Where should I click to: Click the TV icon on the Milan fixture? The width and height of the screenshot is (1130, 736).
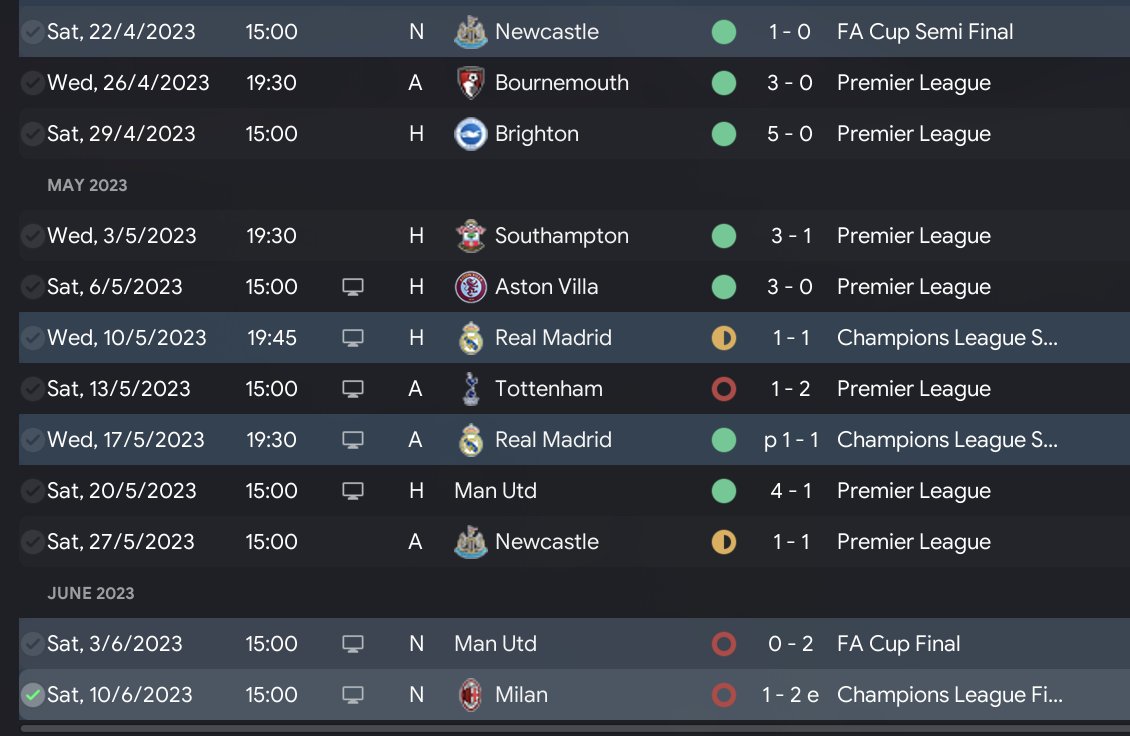click(x=352, y=695)
